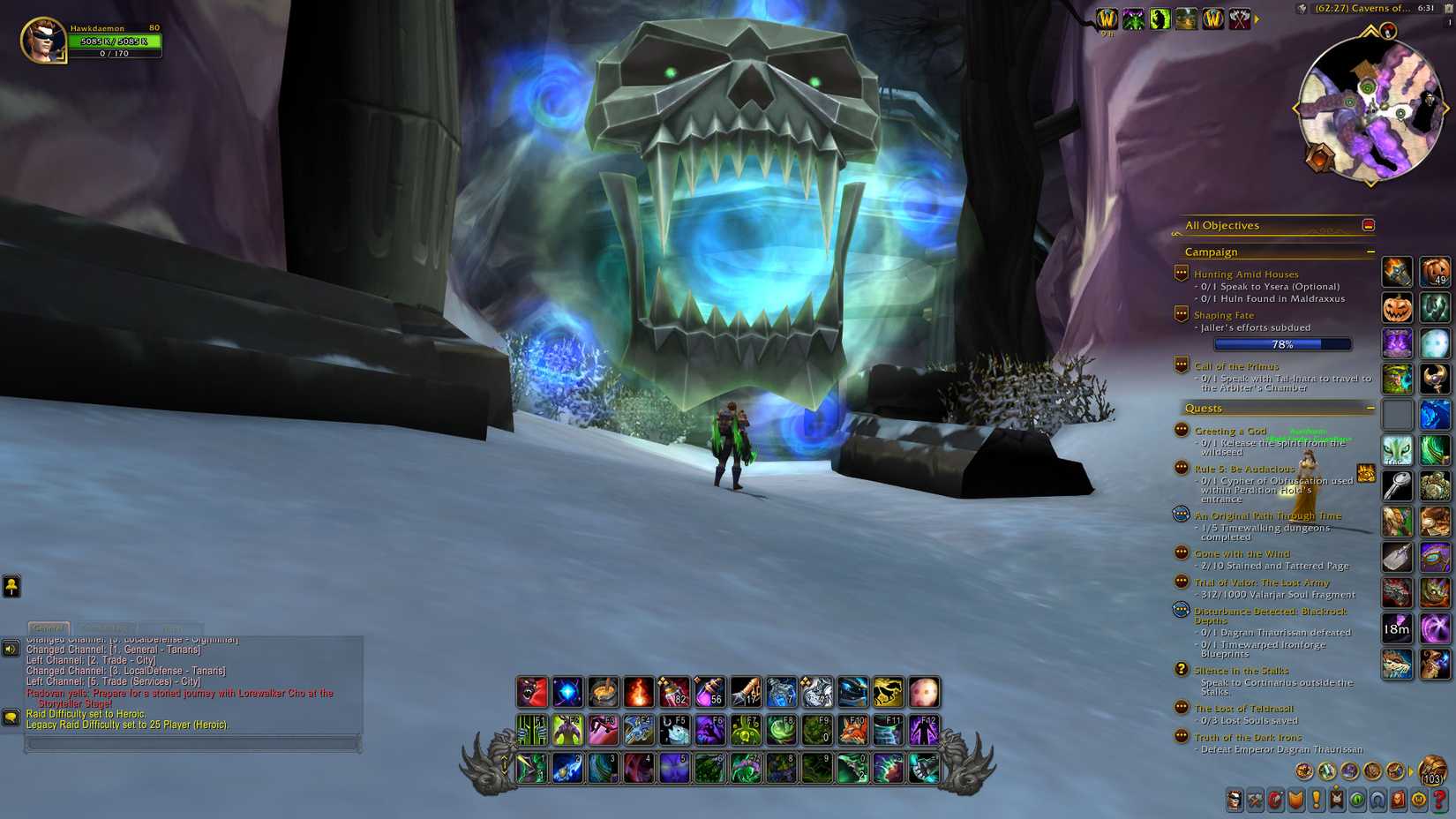Open the character info panel
Image resolution: width=1456 pixels, height=819 pixels.
click(1235, 801)
